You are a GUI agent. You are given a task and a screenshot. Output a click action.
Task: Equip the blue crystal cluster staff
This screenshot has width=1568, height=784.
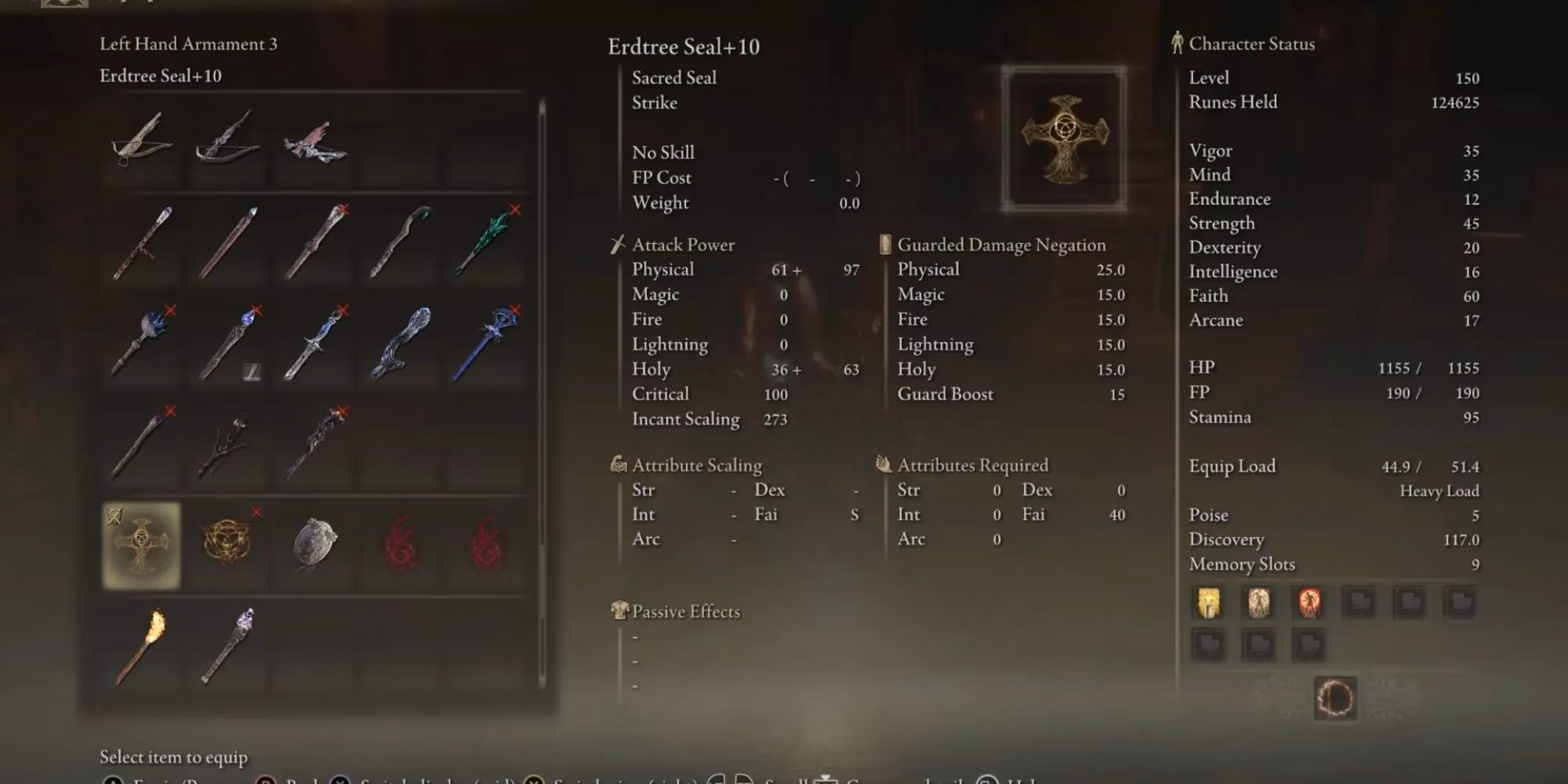pos(142,343)
